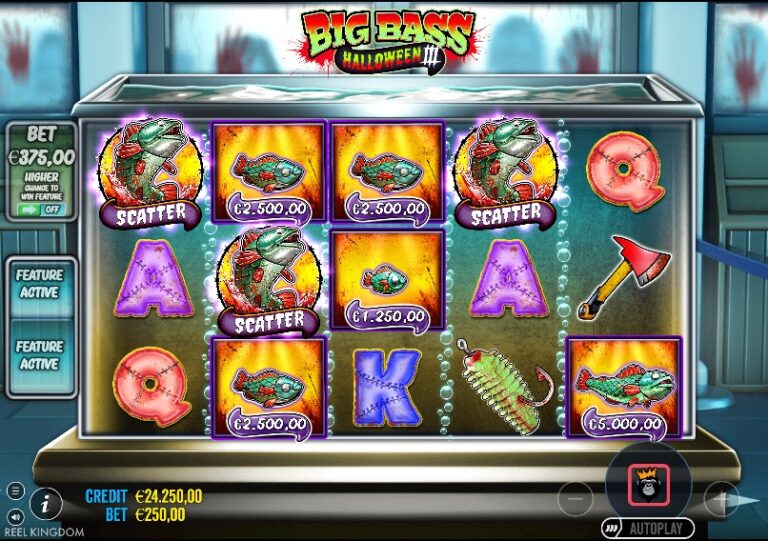Open the hamburger menu
The image size is (768, 541).
point(15,491)
